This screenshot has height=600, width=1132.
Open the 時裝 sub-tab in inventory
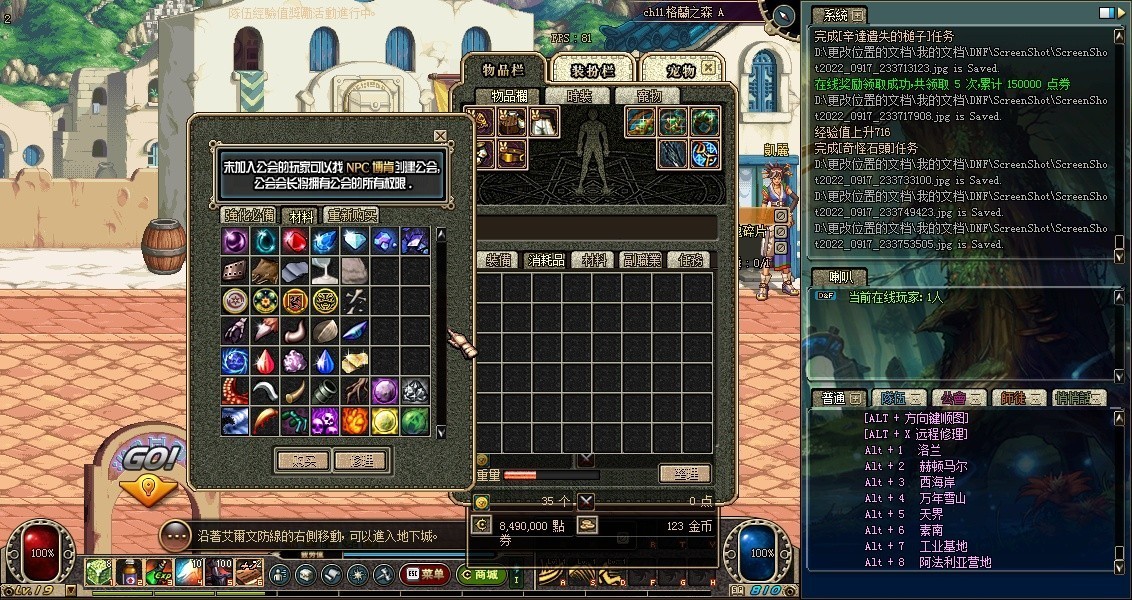coord(580,96)
